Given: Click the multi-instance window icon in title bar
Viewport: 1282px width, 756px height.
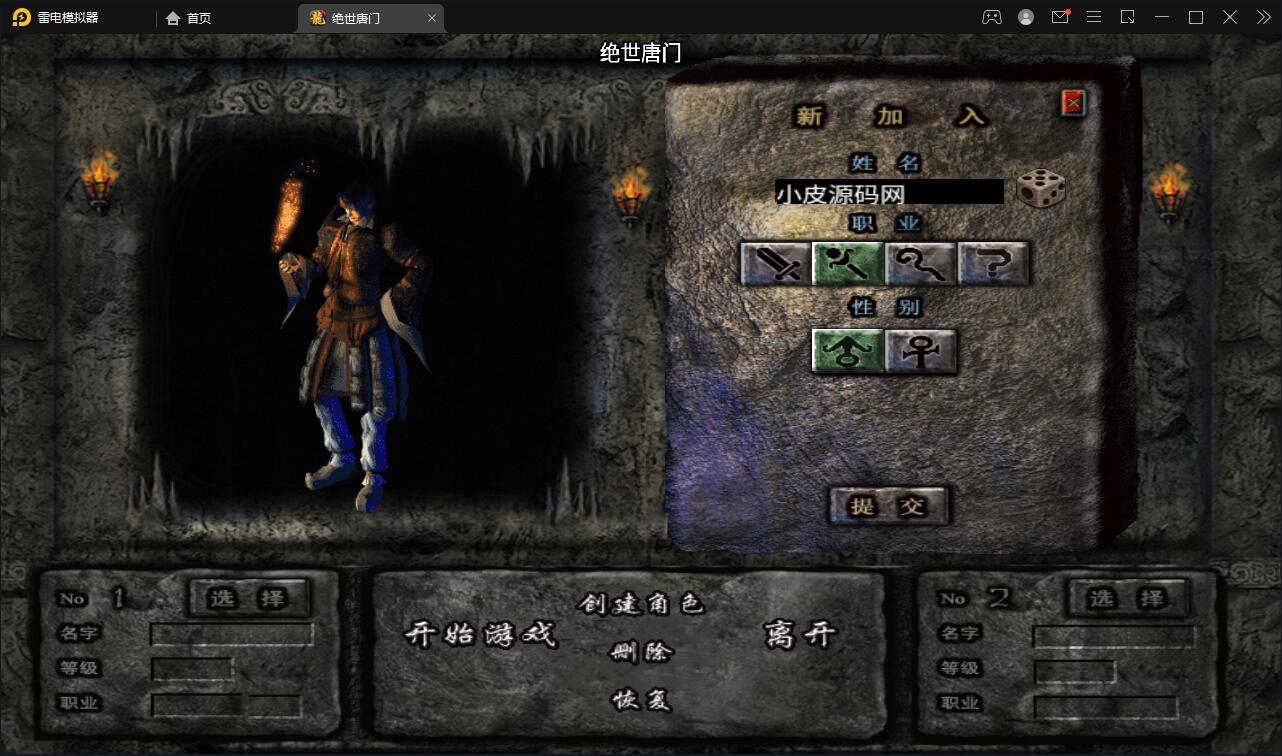Looking at the screenshot, I should click(x=1128, y=17).
